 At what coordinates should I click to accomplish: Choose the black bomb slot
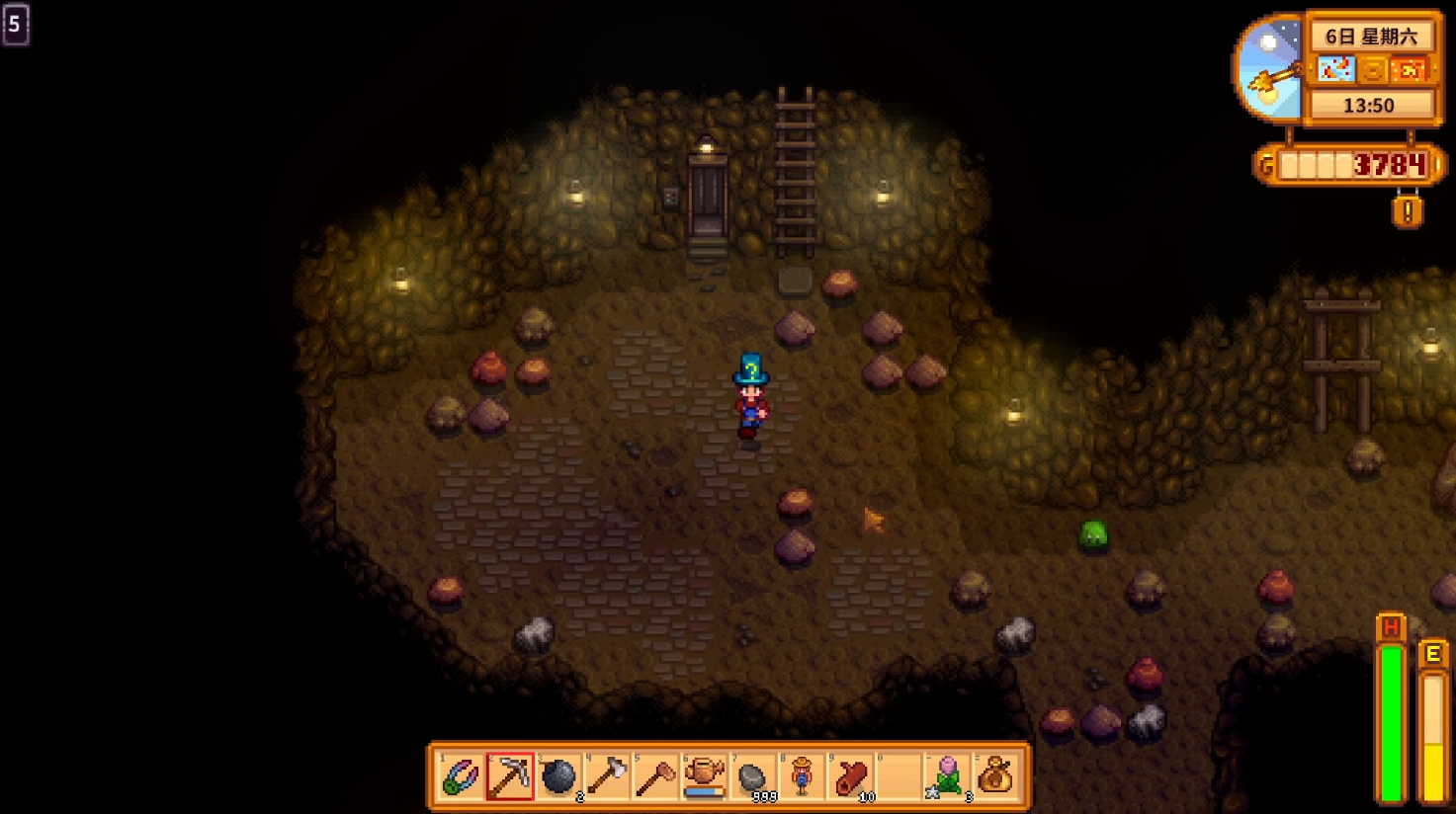click(558, 776)
